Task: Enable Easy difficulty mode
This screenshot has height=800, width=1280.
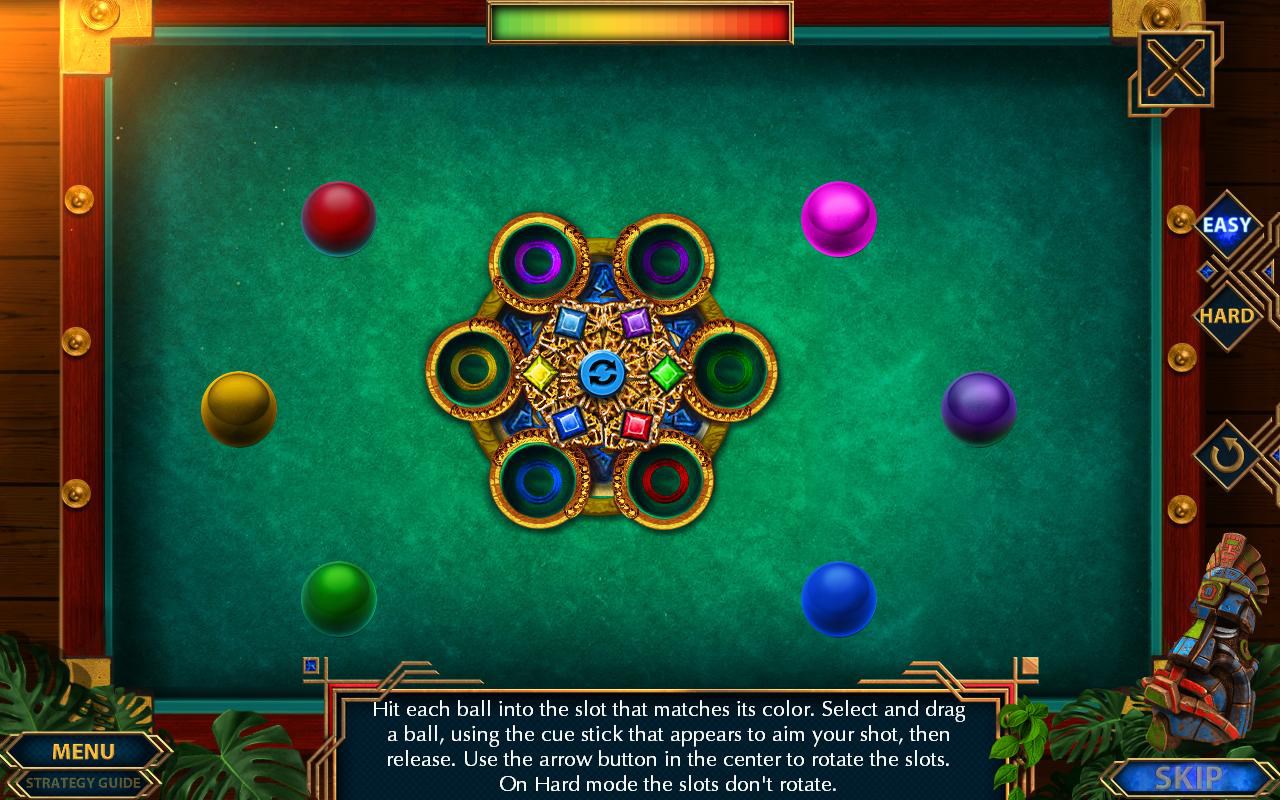Action: point(1228,226)
